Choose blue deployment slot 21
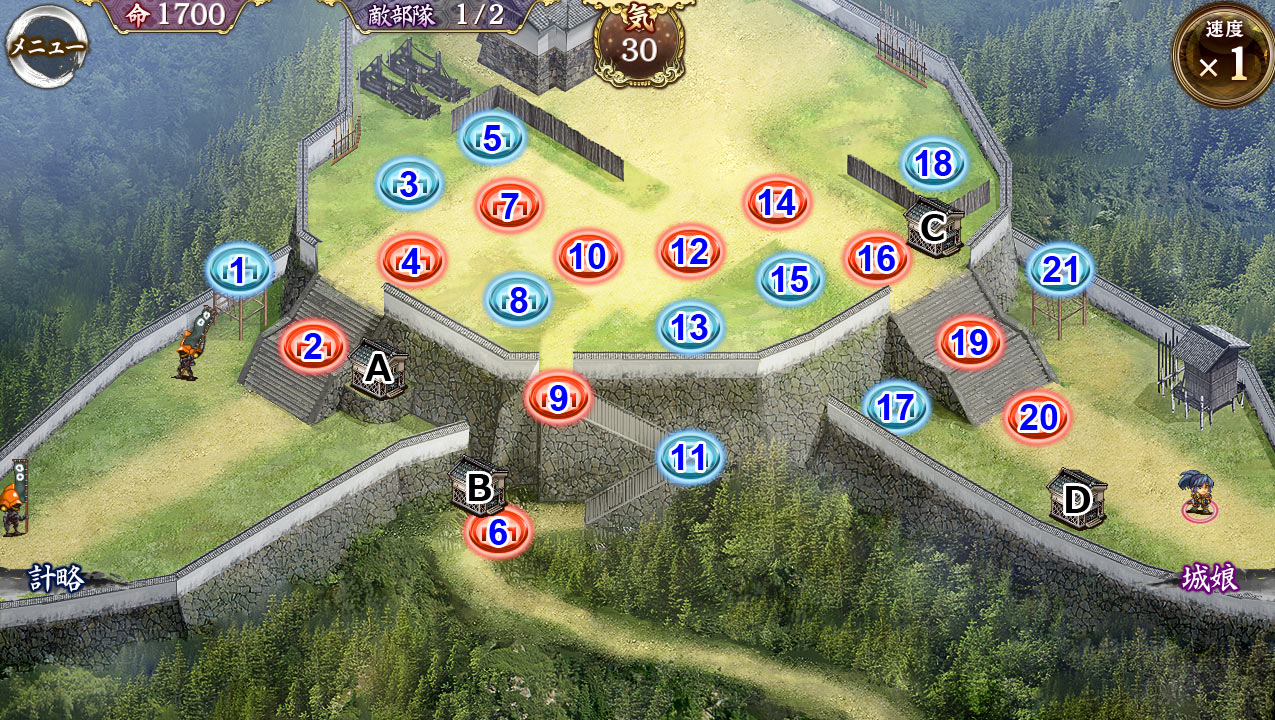 point(1060,270)
